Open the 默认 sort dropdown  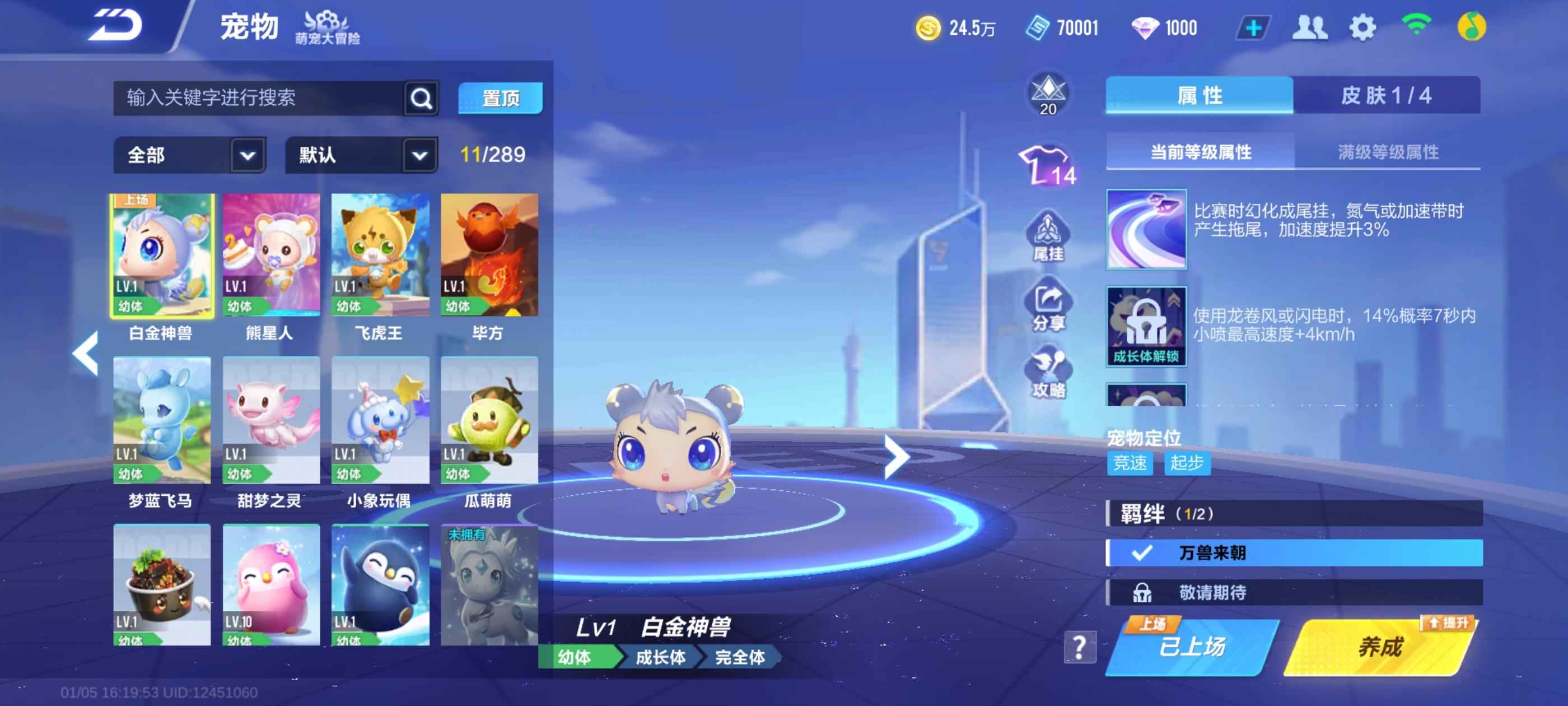click(x=361, y=155)
